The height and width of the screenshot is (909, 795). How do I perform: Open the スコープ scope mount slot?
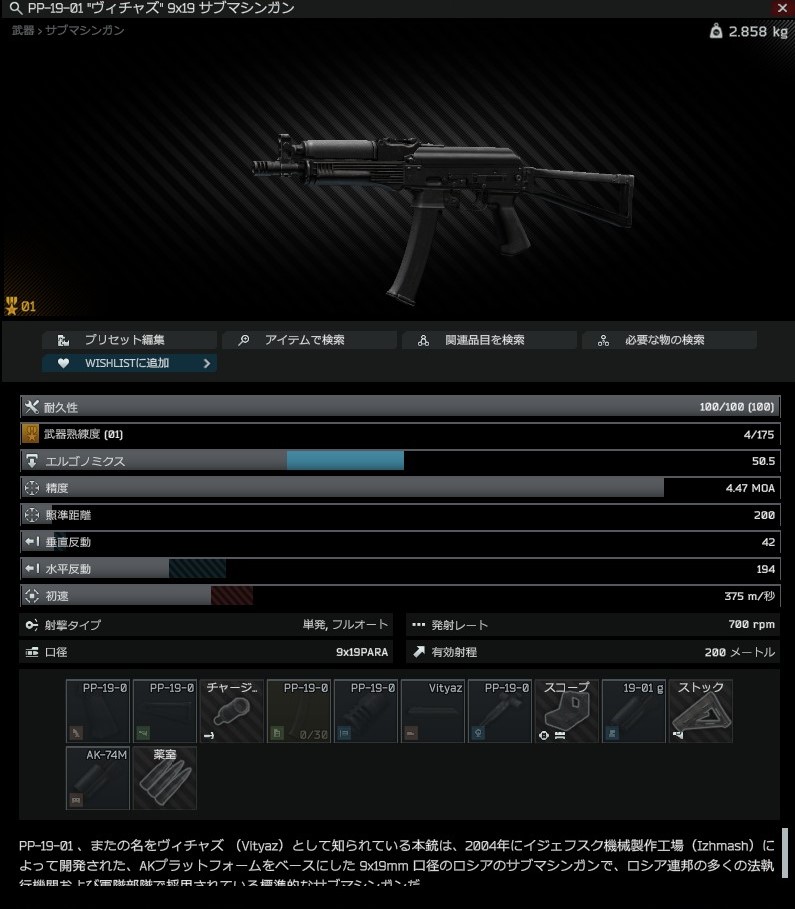point(567,711)
